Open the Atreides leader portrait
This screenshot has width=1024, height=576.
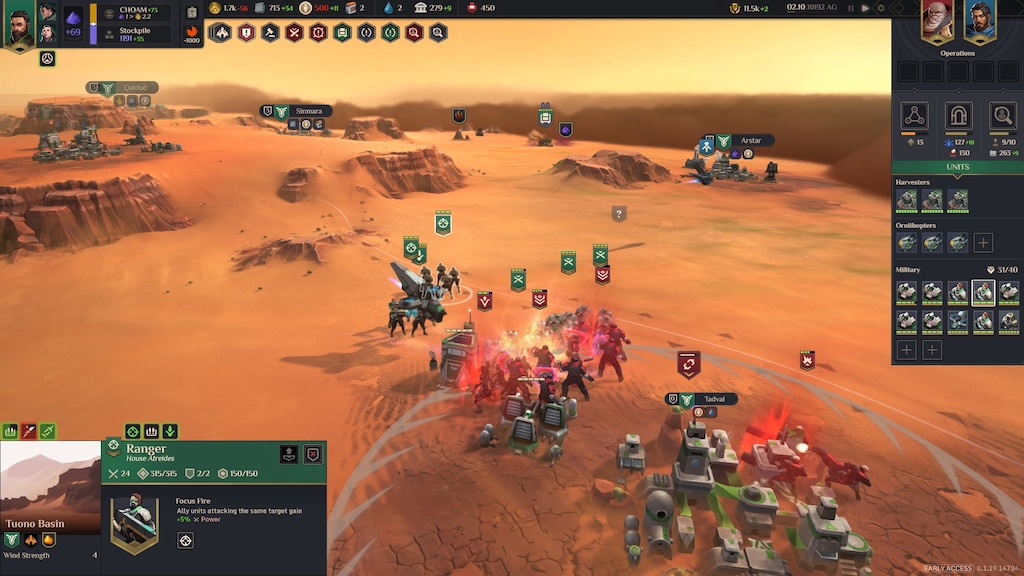click(x=19, y=25)
